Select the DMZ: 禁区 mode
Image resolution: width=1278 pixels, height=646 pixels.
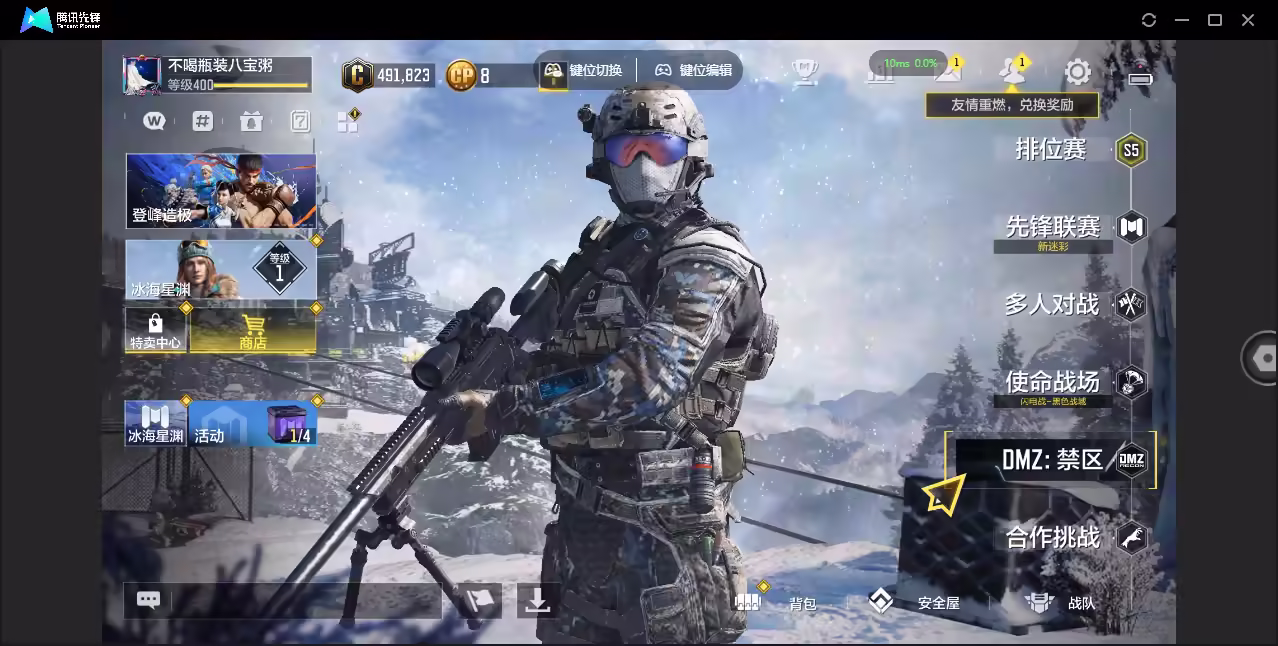click(x=1053, y=460)
